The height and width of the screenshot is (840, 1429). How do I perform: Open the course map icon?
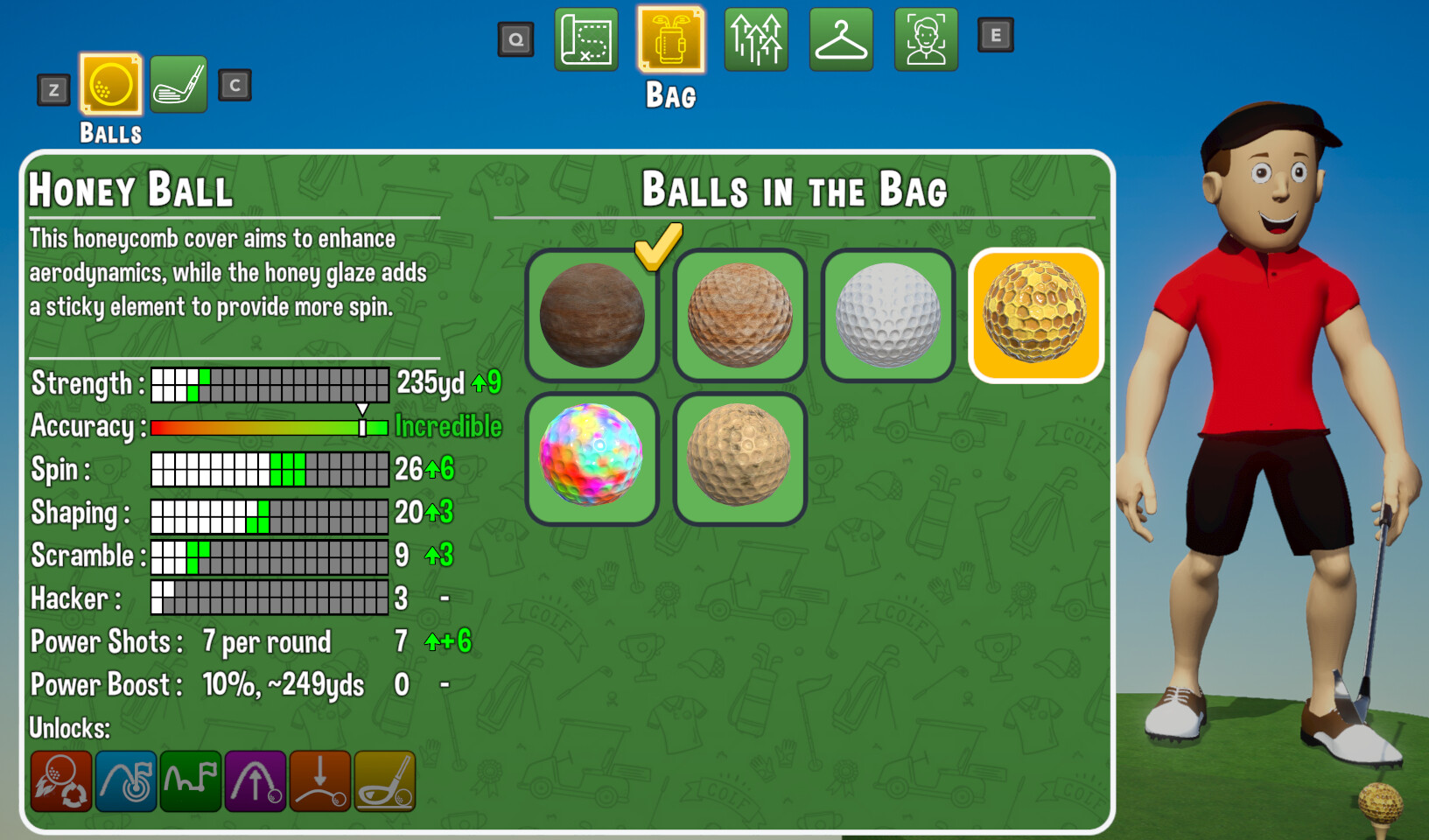[585, 39]
